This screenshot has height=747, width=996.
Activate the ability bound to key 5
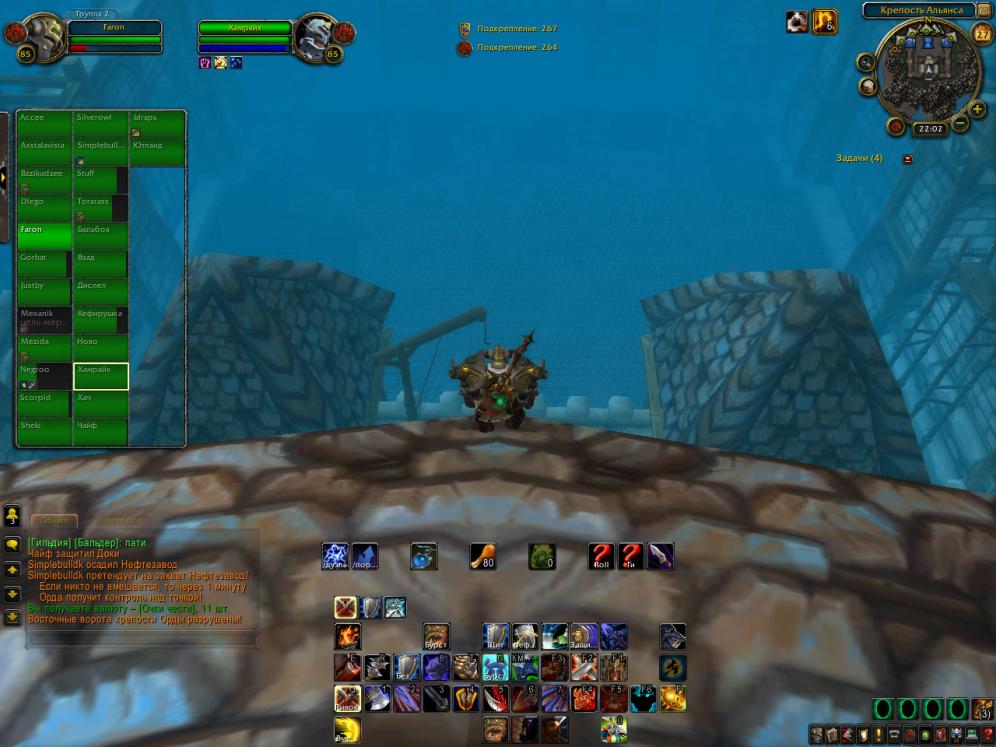496,698
